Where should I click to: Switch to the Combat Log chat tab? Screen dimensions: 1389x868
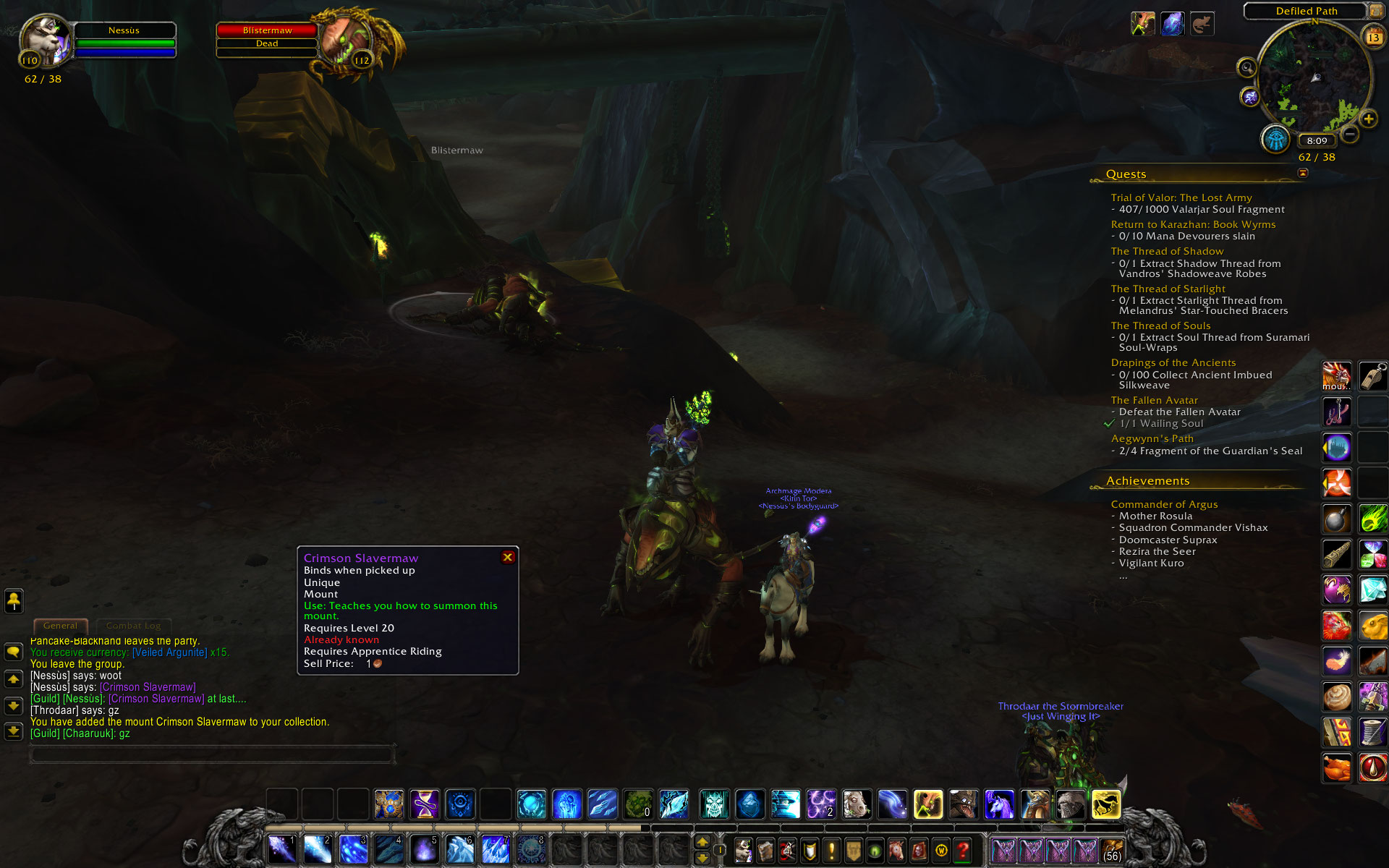coord(134,626)
